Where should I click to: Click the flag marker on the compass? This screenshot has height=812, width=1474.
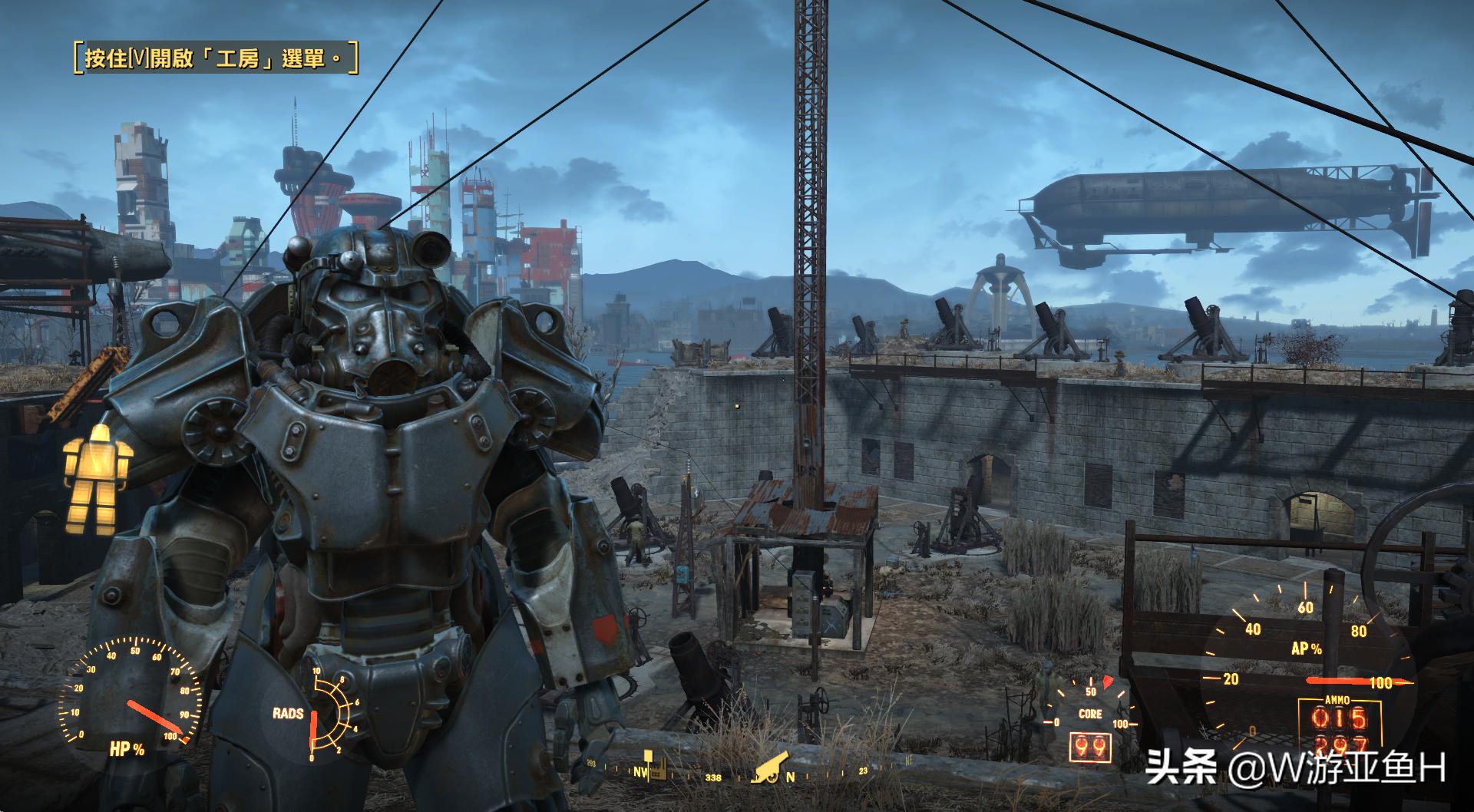(646, 758)
